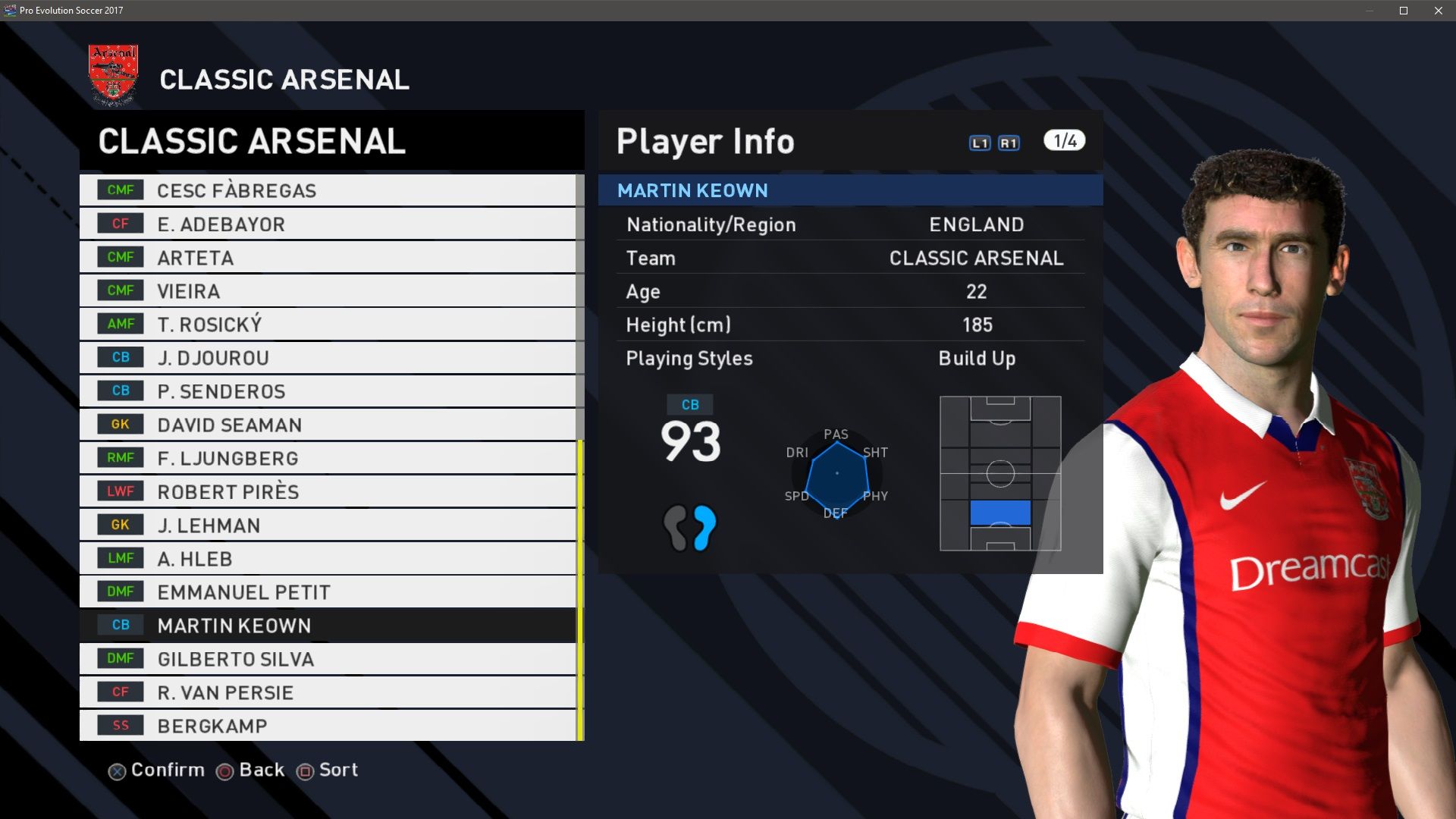Pick Arteta from the roster
The height and width of the screenshot is (819, 1456).
328,258
